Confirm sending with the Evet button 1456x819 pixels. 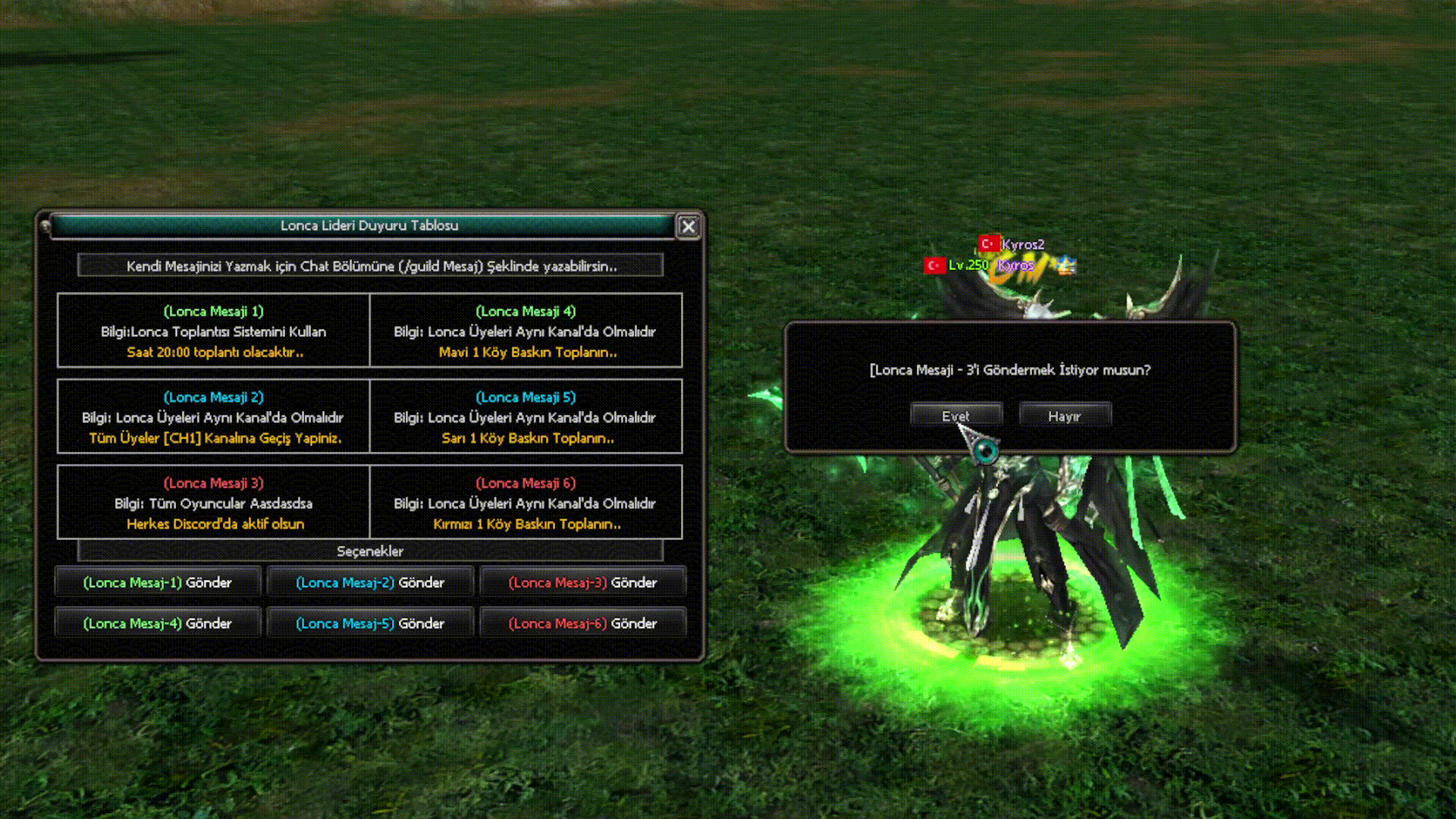[x=955, y=416]
